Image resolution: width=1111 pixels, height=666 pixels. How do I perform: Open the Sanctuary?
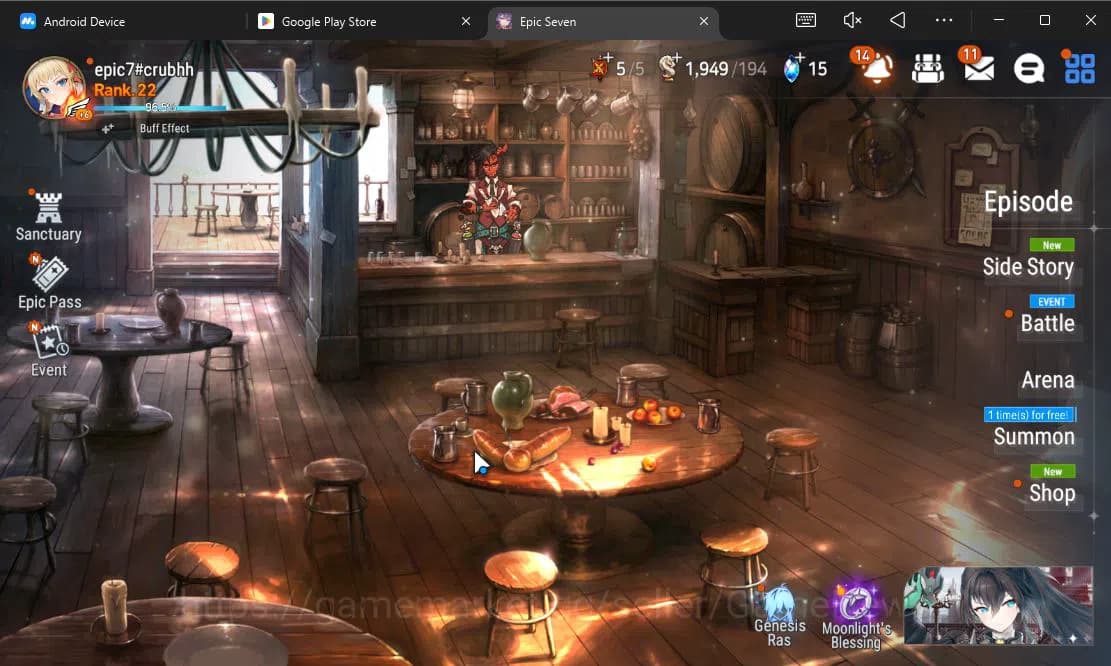[48, 216]
